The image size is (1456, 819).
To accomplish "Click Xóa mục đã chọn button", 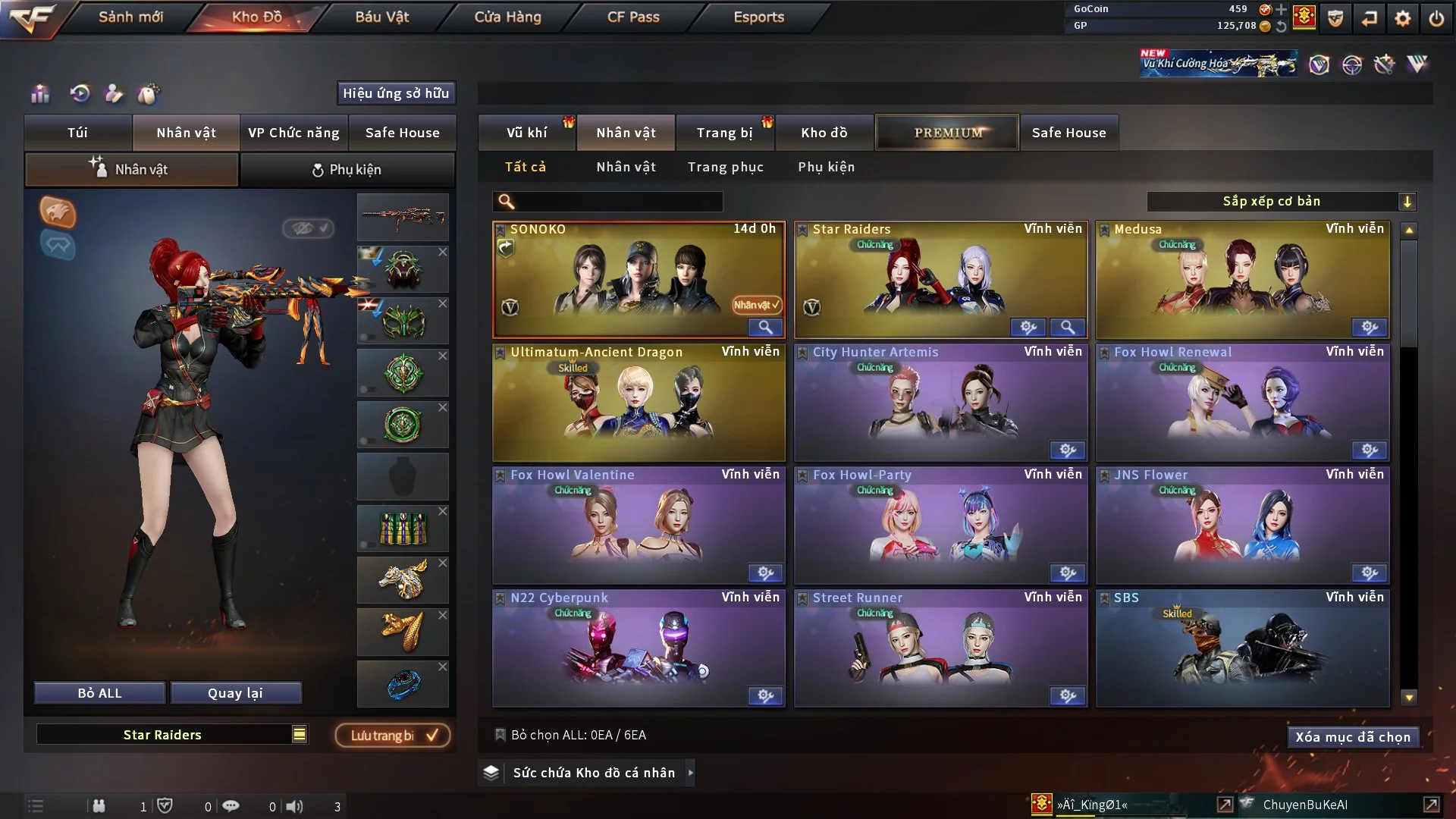I will coord(1353,737).
